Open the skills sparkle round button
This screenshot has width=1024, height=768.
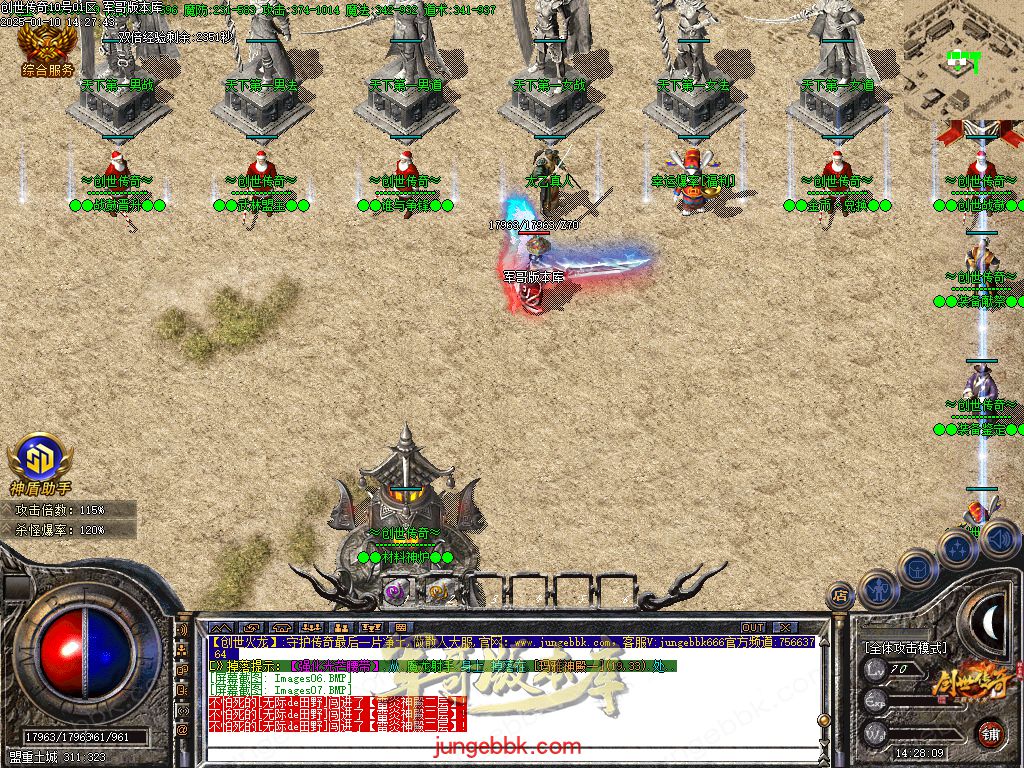tap(957, 549)
